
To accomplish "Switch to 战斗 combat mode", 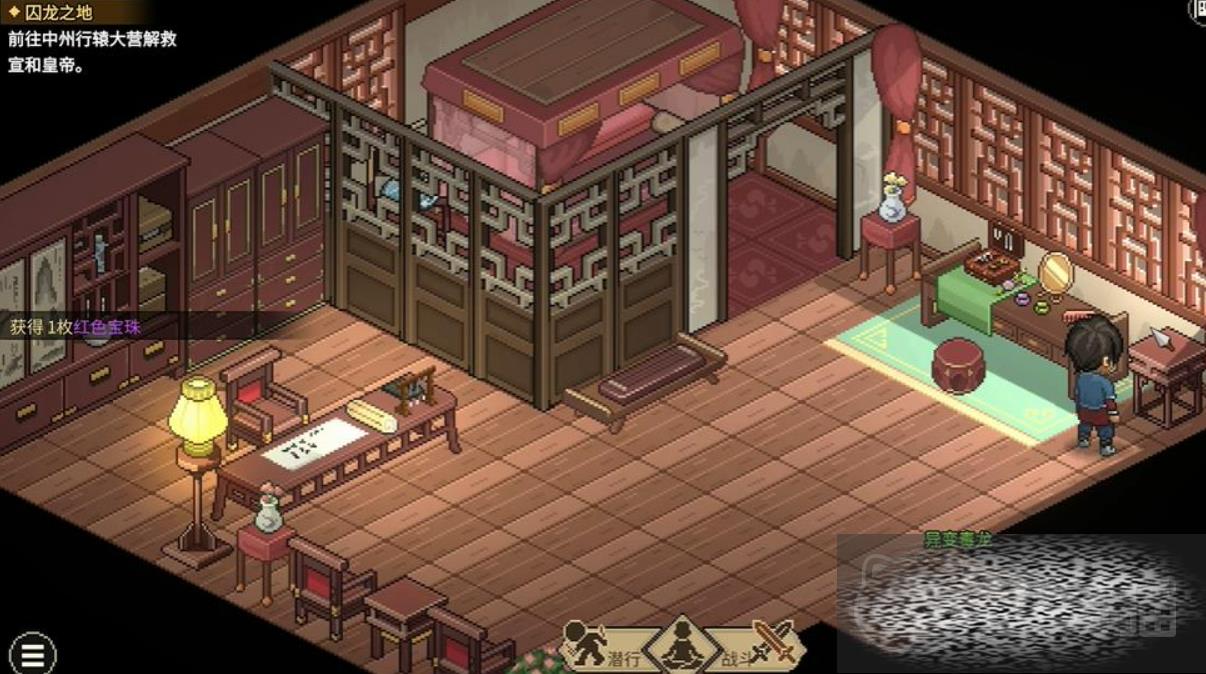I will (x=759, y=645).
